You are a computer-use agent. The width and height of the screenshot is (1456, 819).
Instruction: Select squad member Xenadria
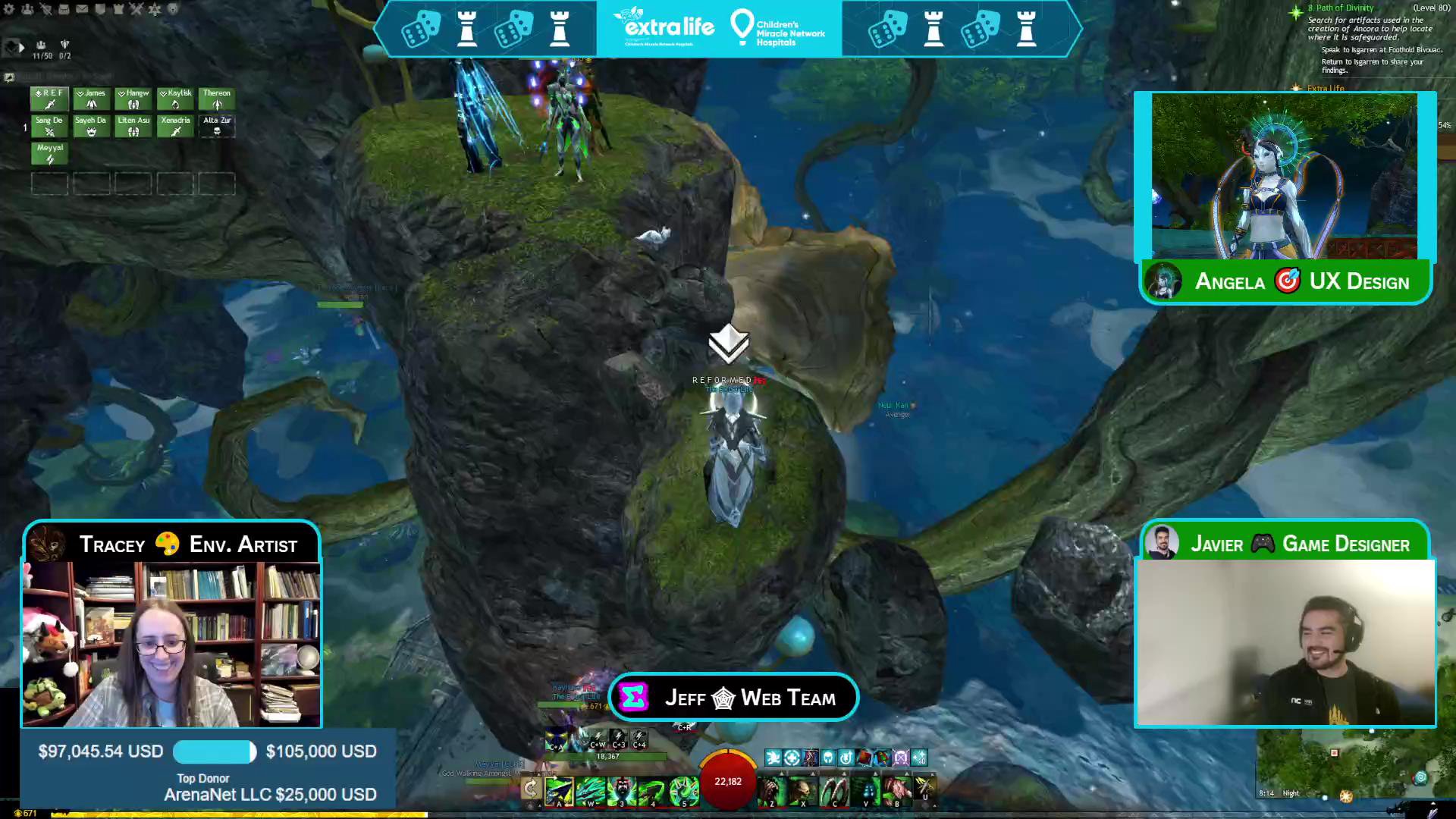pos(175,126)
